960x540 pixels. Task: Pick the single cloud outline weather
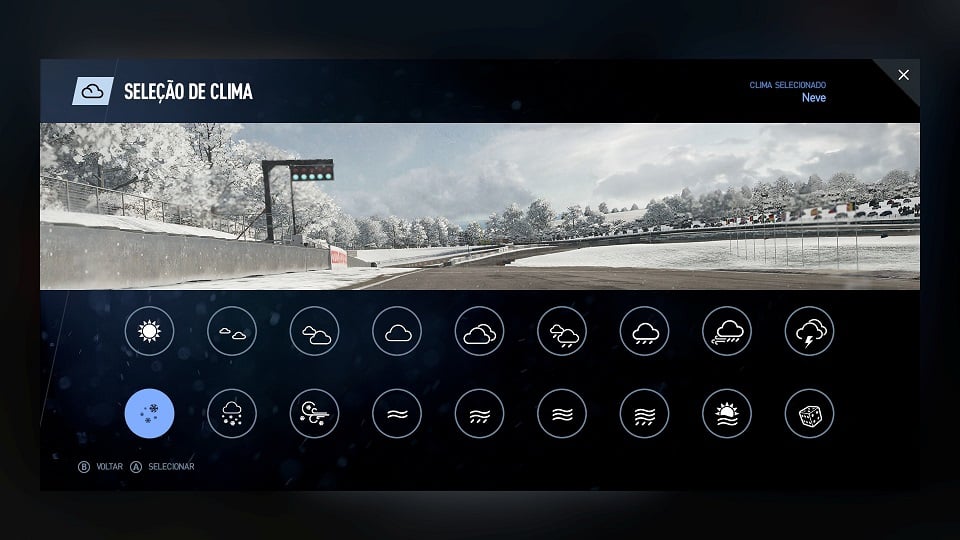[397, 331]
